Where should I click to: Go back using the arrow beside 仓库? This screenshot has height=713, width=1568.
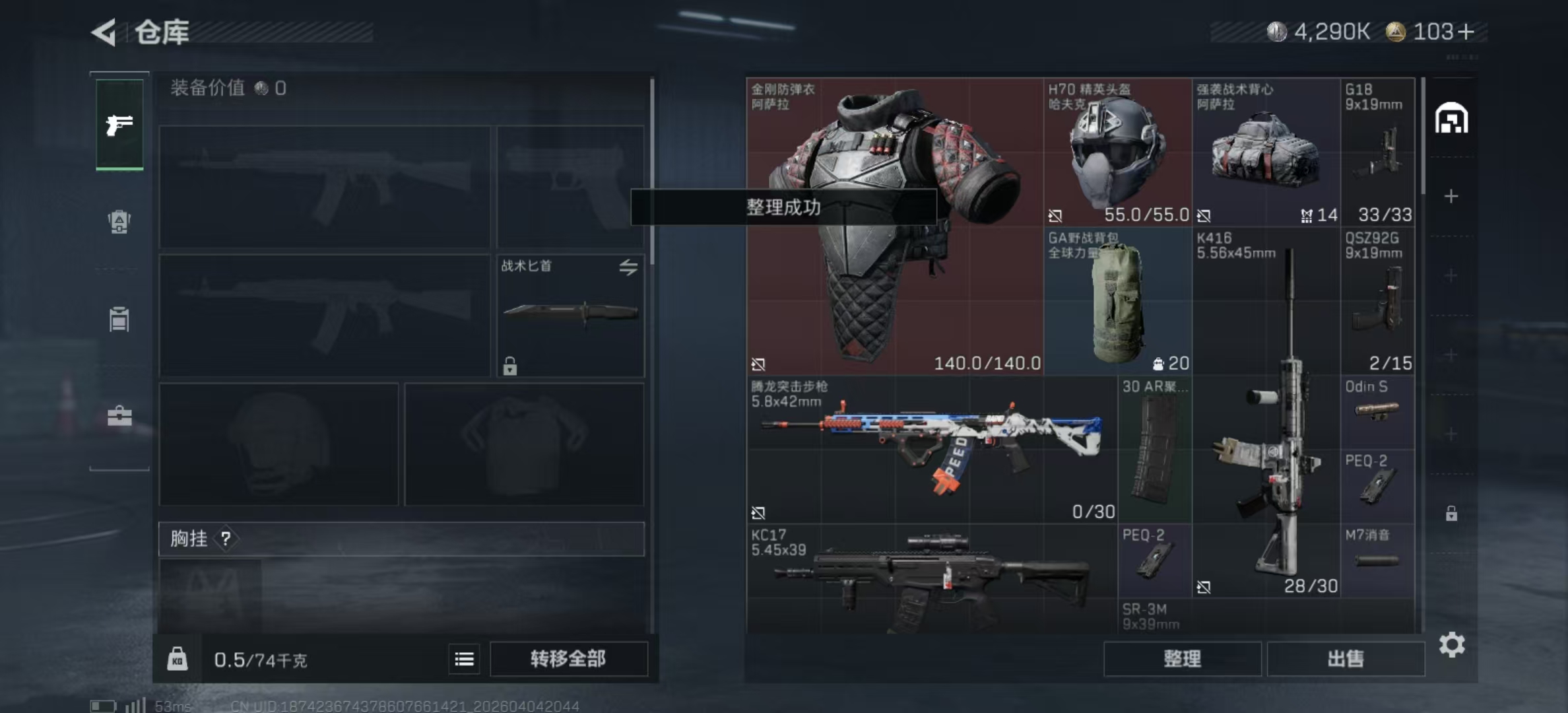point(104,32)
